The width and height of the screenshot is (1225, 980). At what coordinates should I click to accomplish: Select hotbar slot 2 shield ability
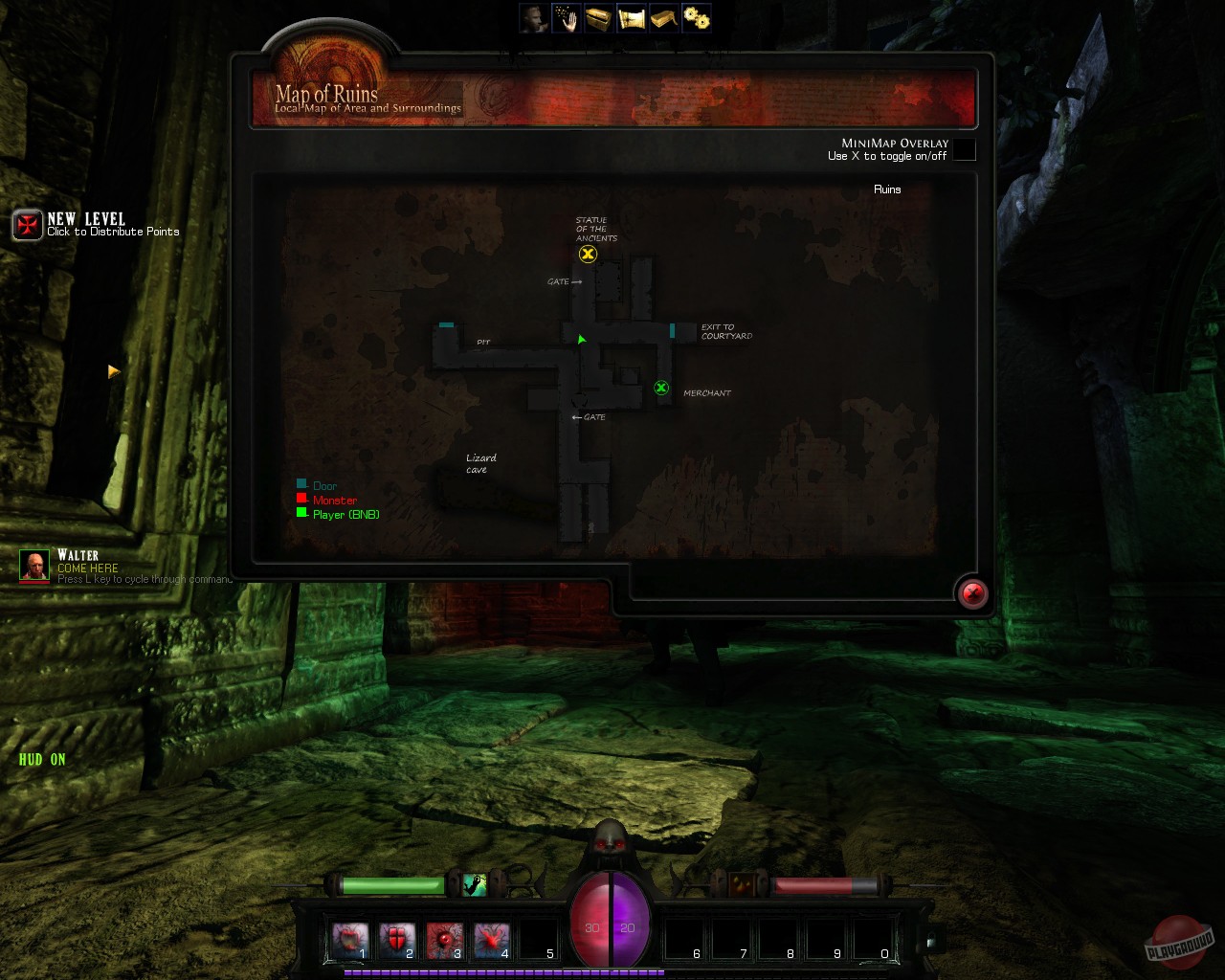(x=397, y=937)
